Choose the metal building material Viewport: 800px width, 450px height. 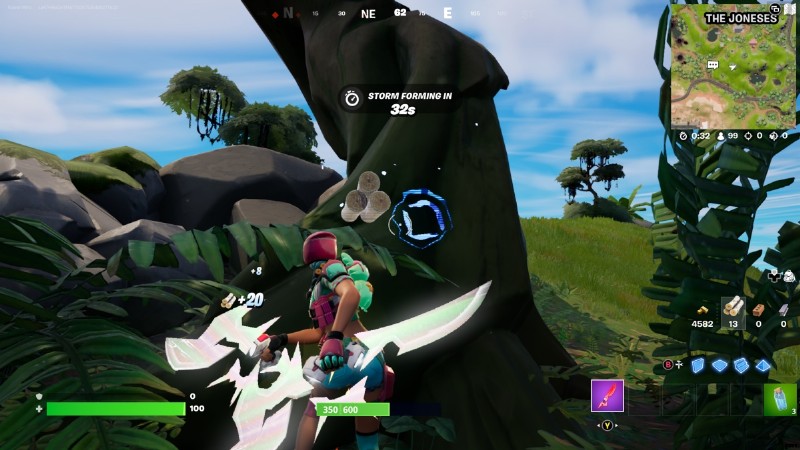[783, 309]
